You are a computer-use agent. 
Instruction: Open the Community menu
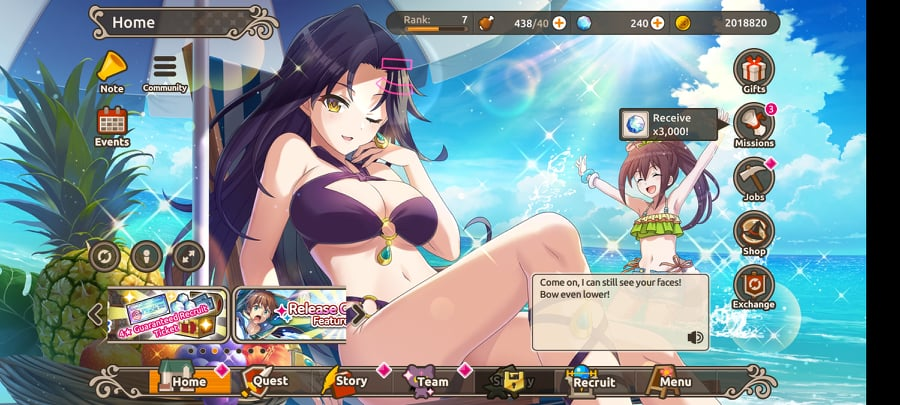click(x=164, y=69)
